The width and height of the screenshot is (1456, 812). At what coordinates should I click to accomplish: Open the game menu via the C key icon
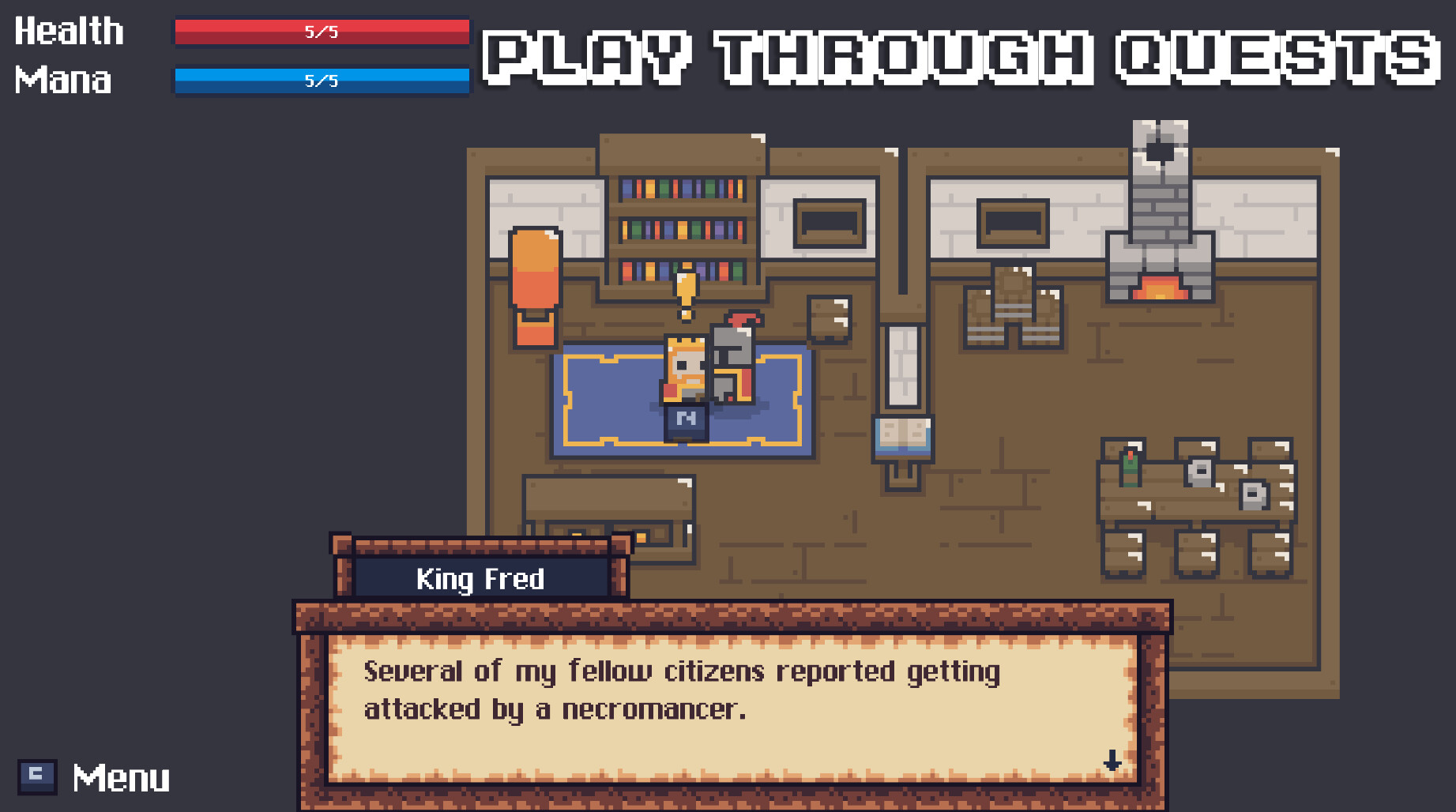(x=38, y=777)
